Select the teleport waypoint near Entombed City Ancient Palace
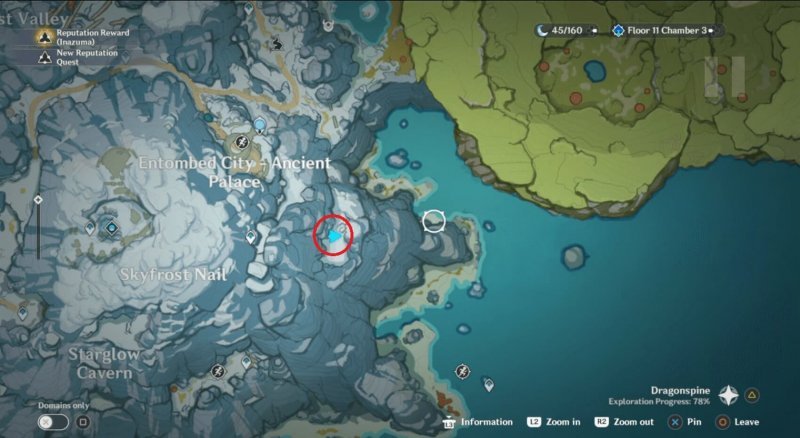 pos(261,125)
